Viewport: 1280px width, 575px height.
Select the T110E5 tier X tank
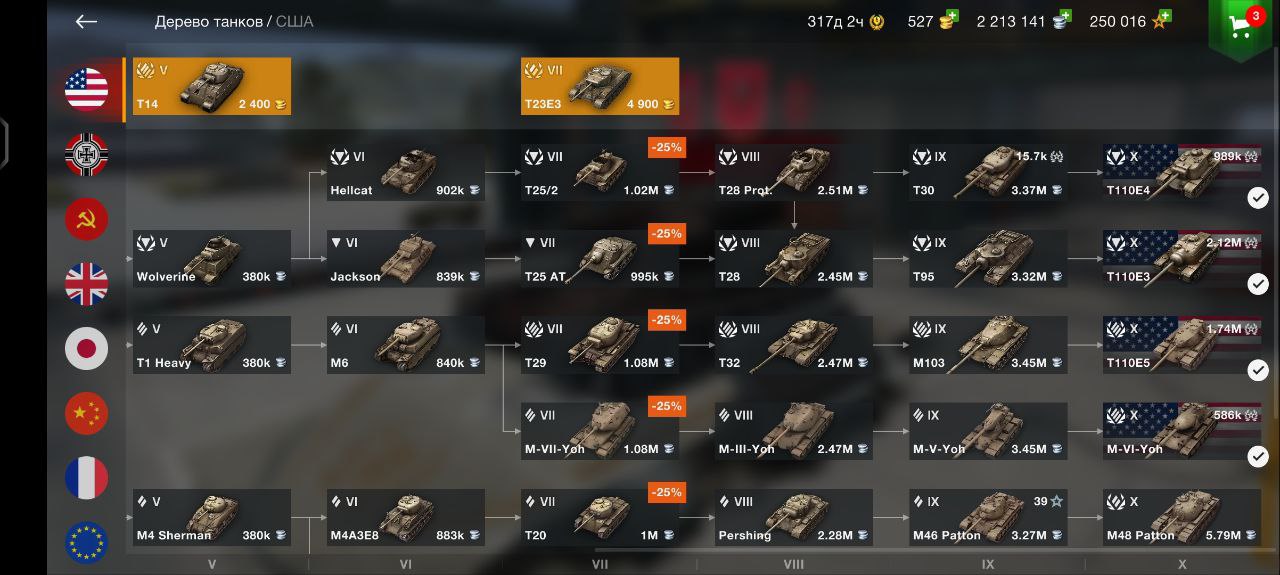[x=1182, y=345]
